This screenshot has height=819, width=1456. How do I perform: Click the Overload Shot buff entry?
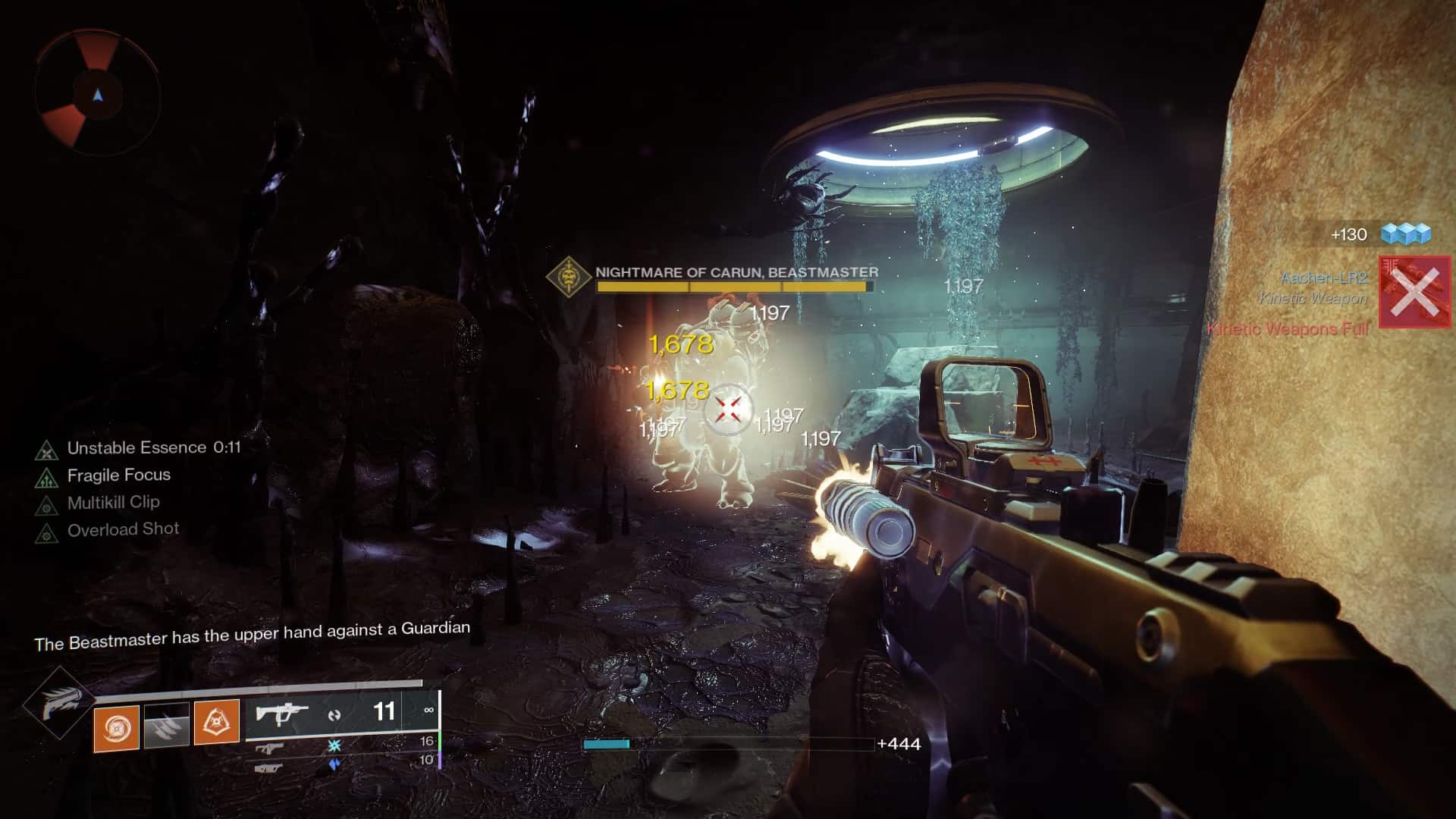47,529
